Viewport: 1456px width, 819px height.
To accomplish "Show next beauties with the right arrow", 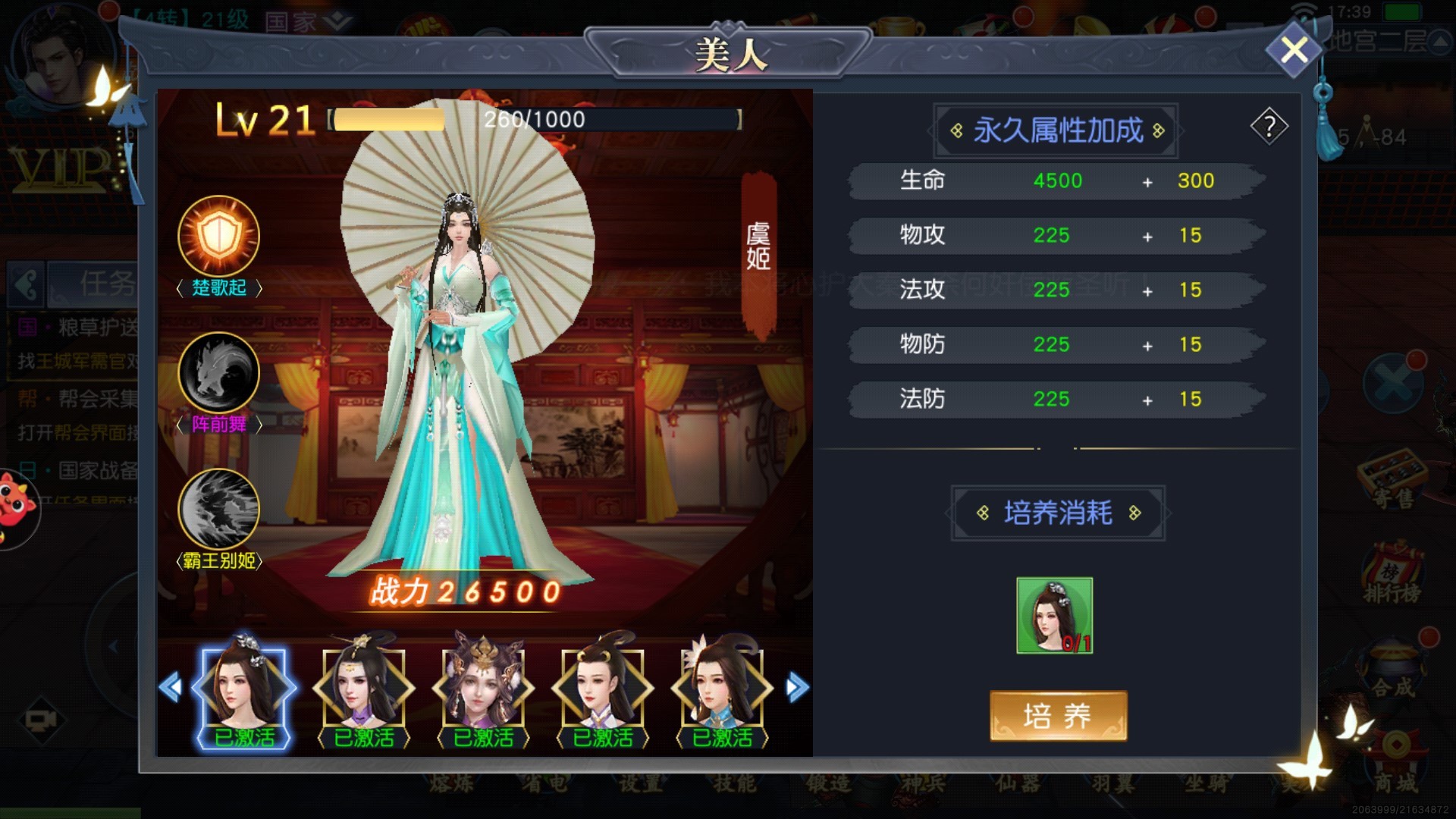I will [797, 688].
